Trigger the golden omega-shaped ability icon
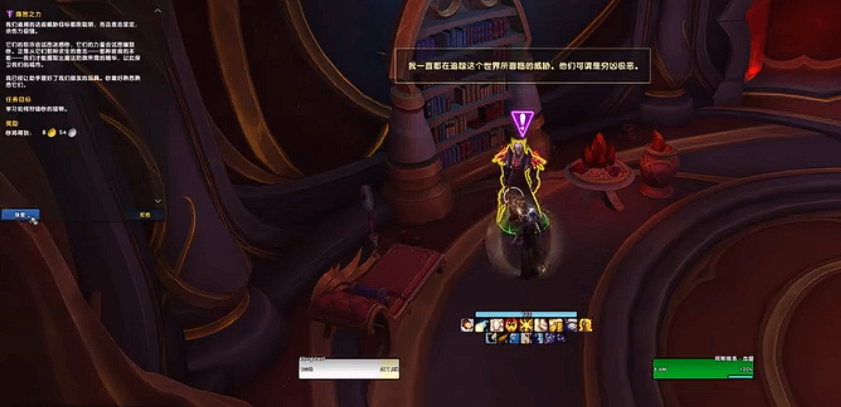The height and width of the screenshot is (407, 841). 586,325
